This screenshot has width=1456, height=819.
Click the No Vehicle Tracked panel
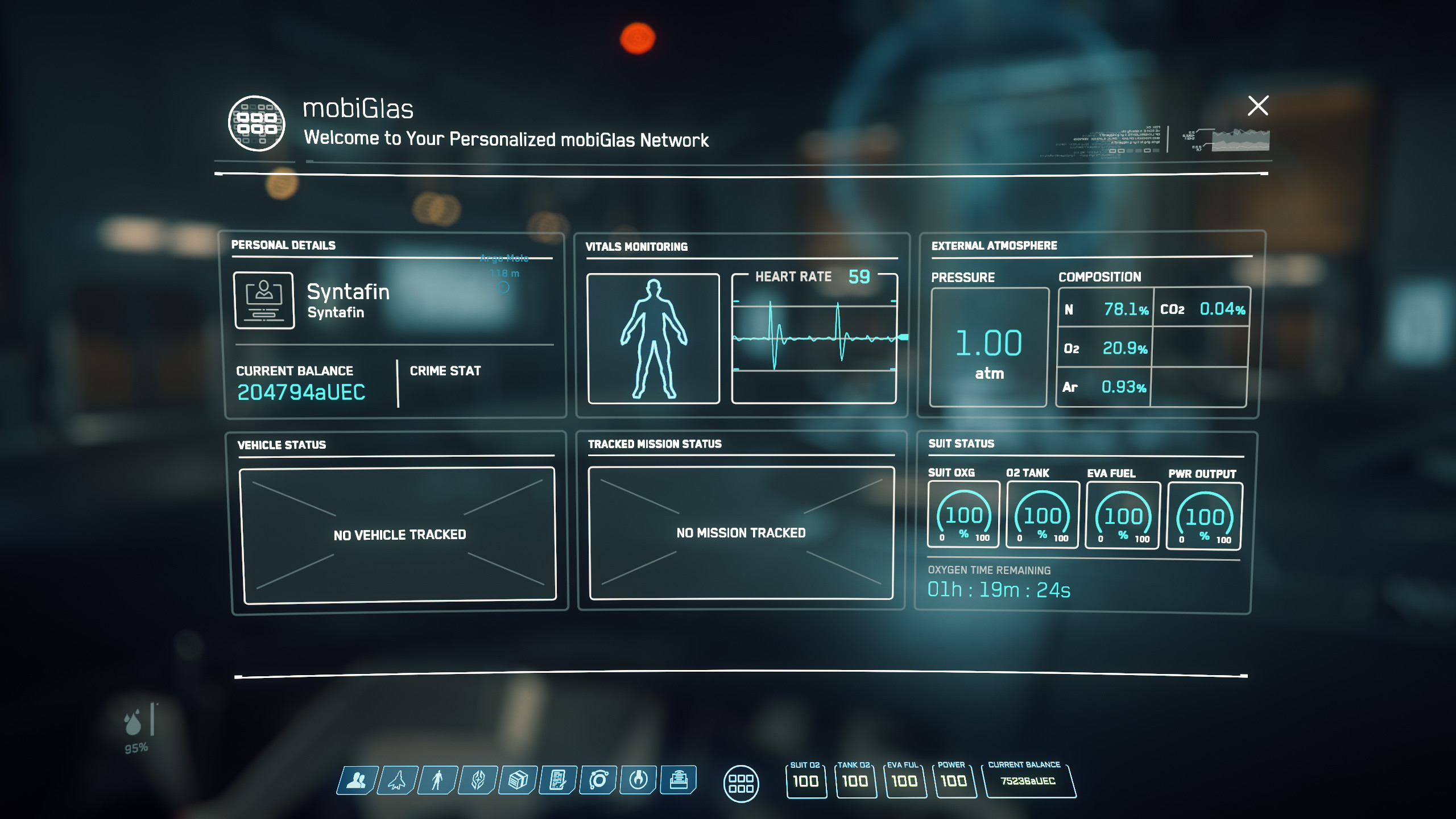click(x=399, y=535)
